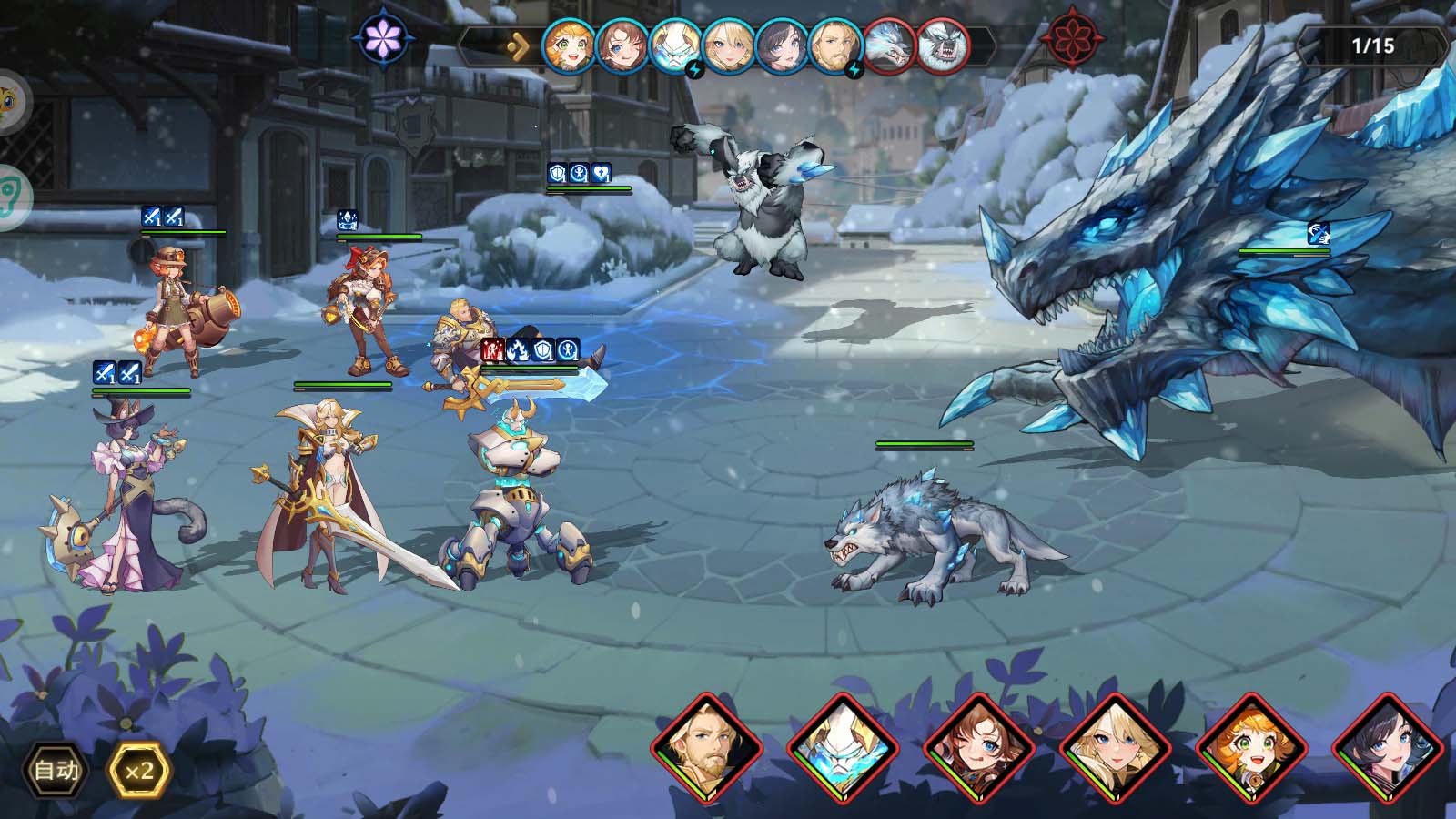
Task: Click the white yeti turn order portrait
Action: [942, 45]
